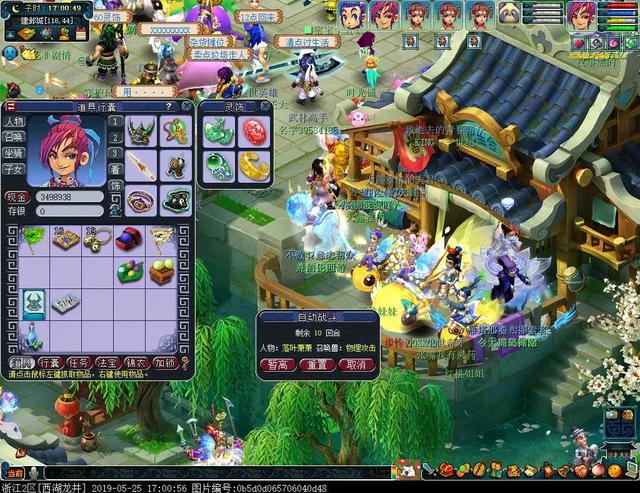Viewport: 640px width, 493px height.
Task: Close the 道具行囊 inventory window
Action: [x=187, y=106]
